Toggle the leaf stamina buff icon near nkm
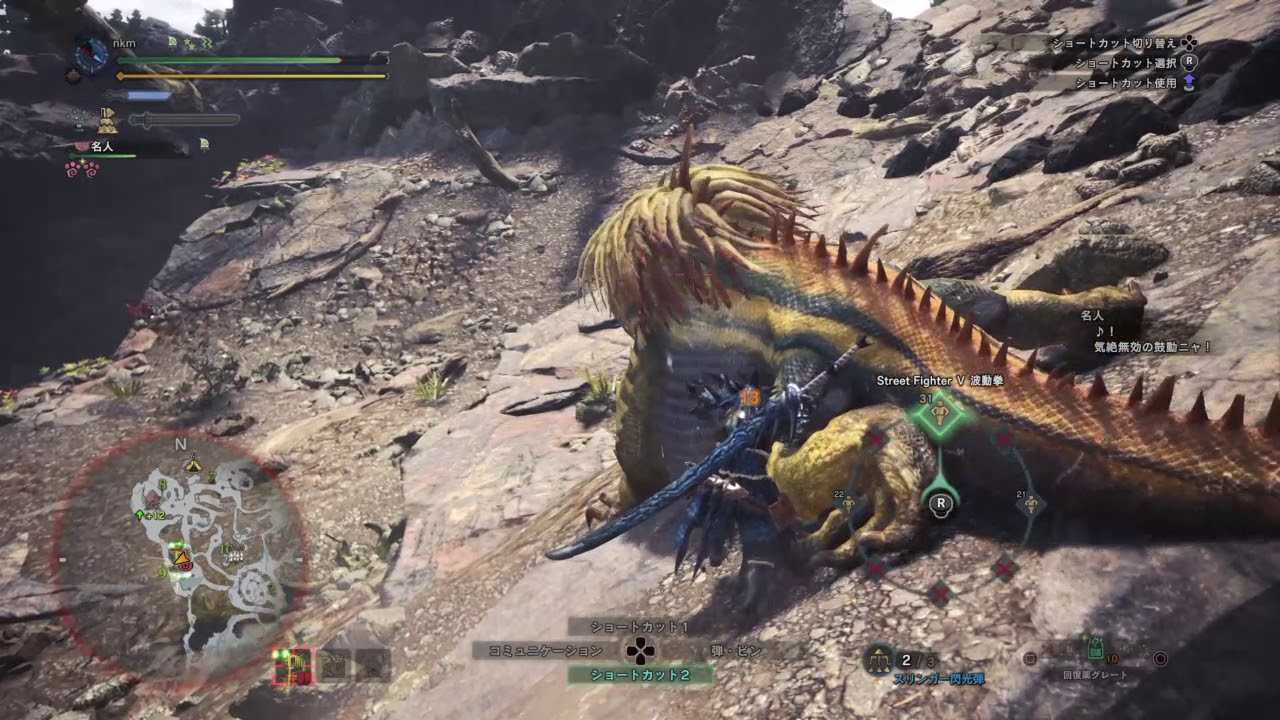Screen dimensions: 1280x720 [171, 42]
